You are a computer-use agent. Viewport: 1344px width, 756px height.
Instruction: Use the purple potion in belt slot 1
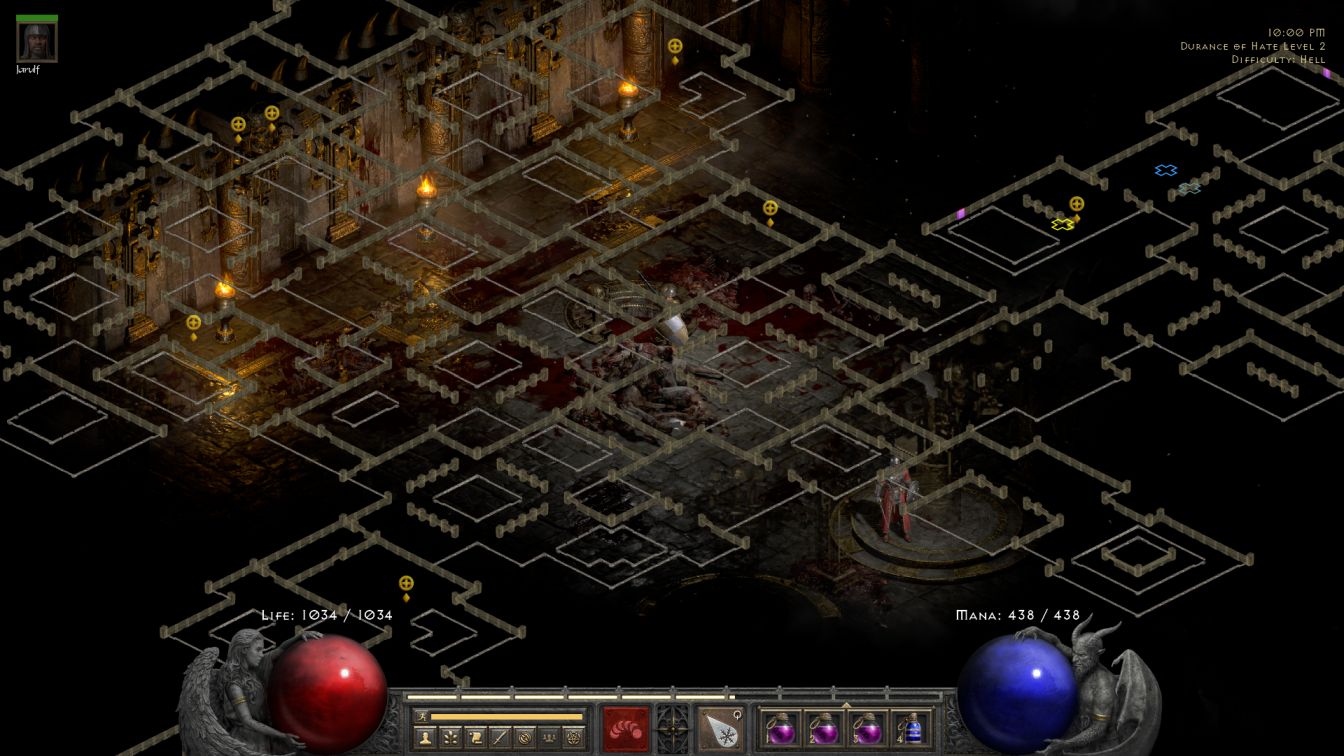[x=781, y=728]
